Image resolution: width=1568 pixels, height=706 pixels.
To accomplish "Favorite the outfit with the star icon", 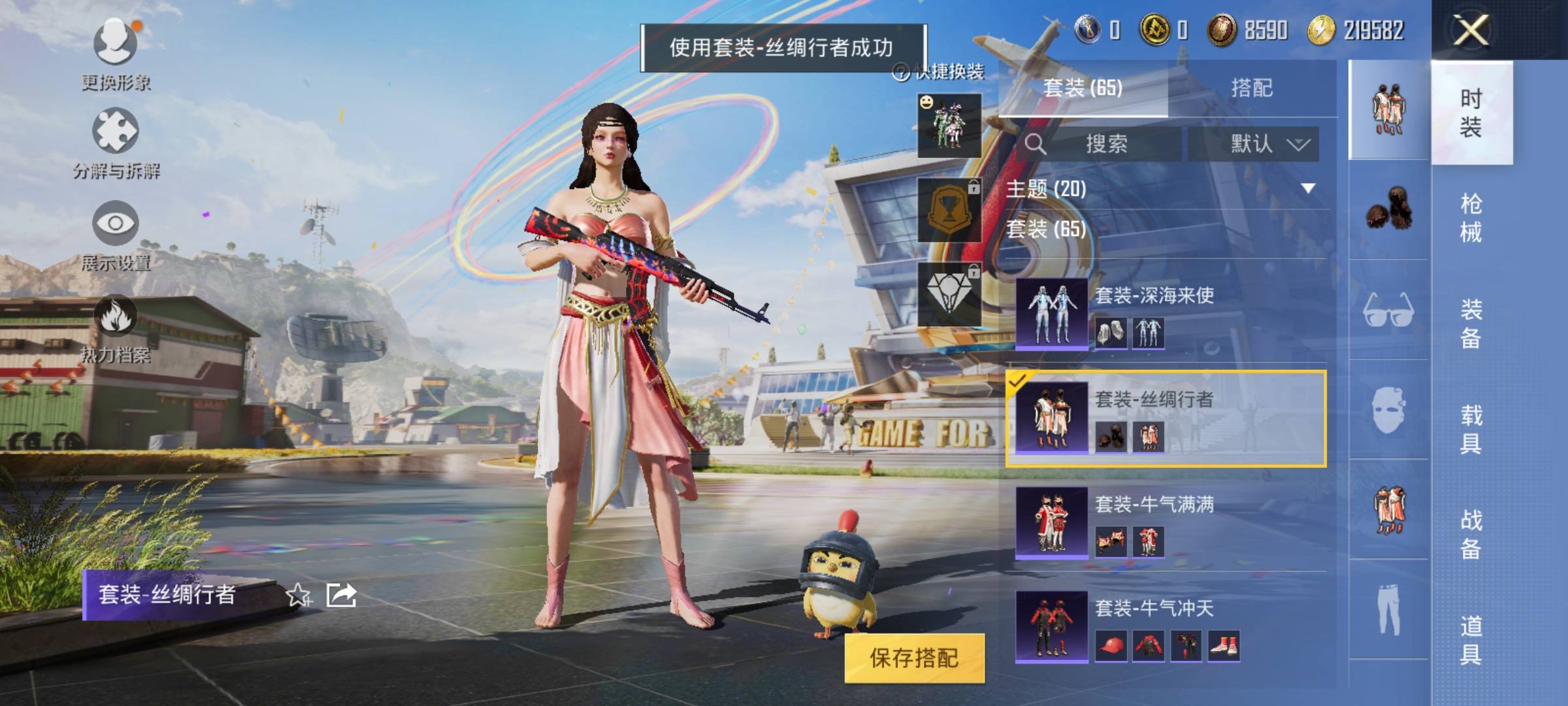I will click(299, 595).
